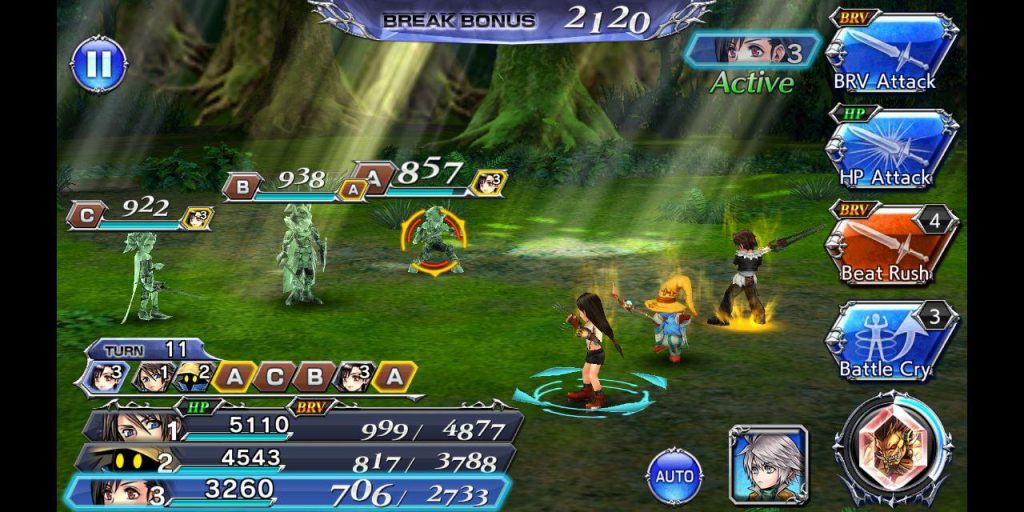Choose the HP Attack command
Image resolution: width=1024 pixels, height=512 pixels.
[892, 148]
